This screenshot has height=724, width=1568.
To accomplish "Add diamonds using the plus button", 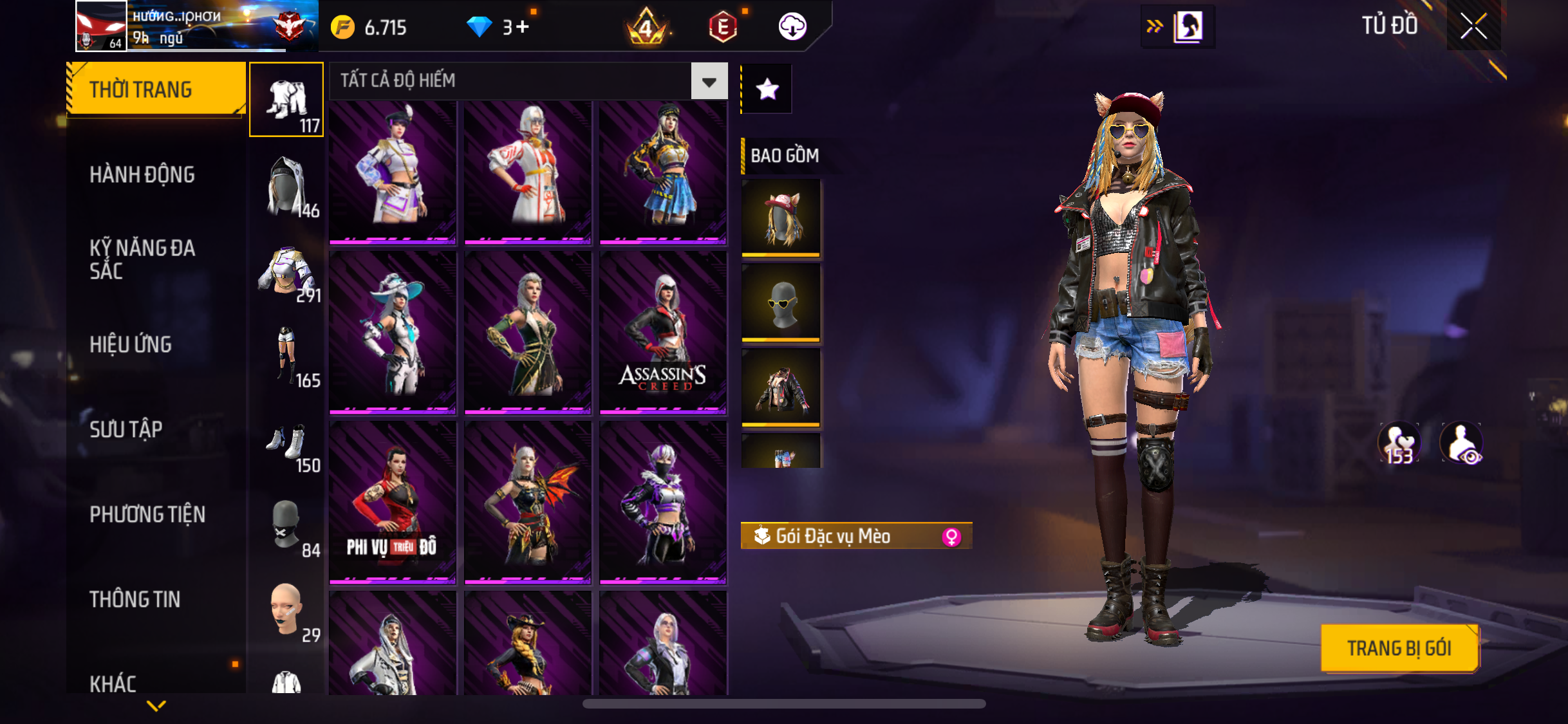I will tap(522, 27).
